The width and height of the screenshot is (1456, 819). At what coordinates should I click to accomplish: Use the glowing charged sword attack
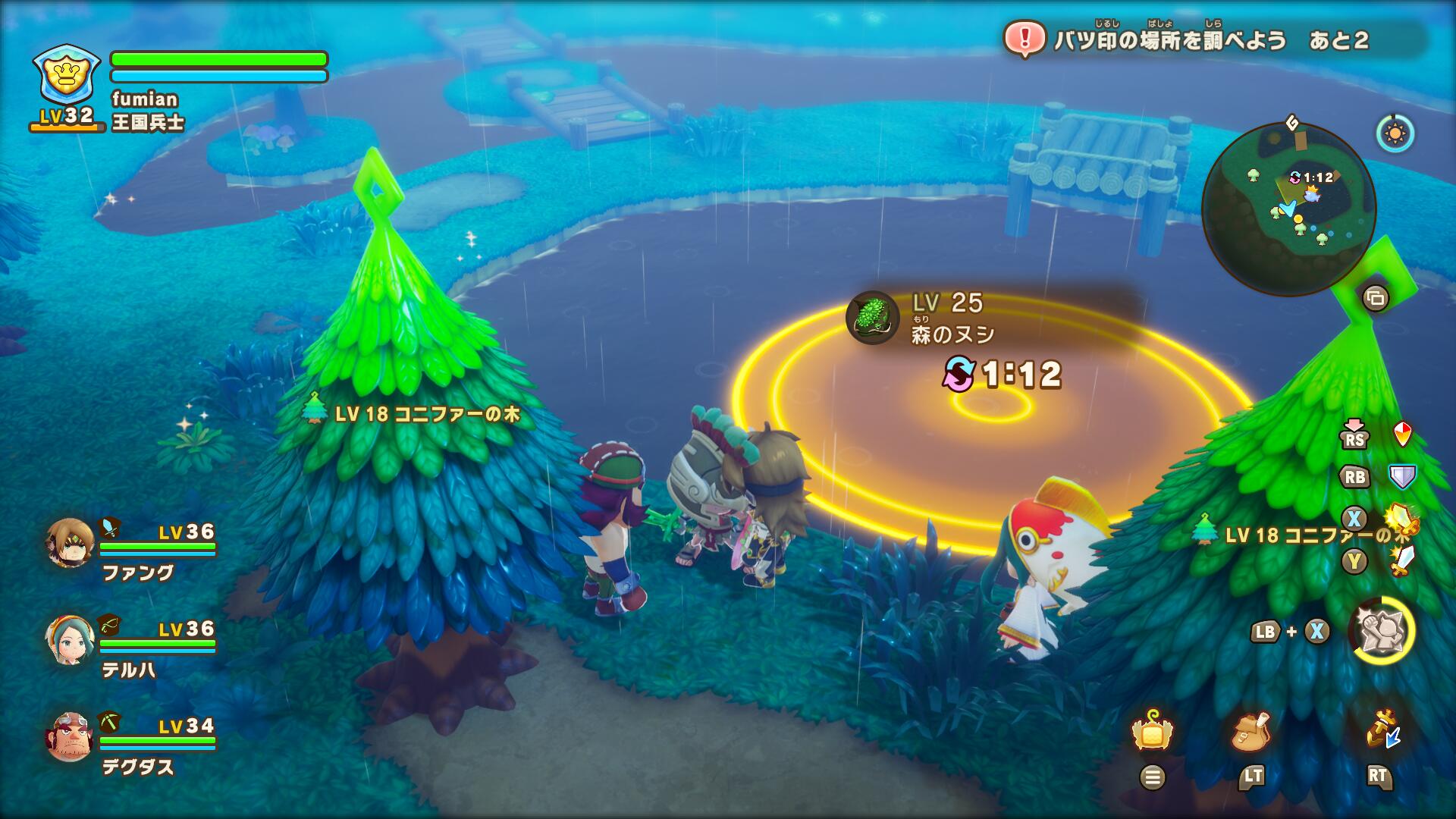pos(1401,519)
